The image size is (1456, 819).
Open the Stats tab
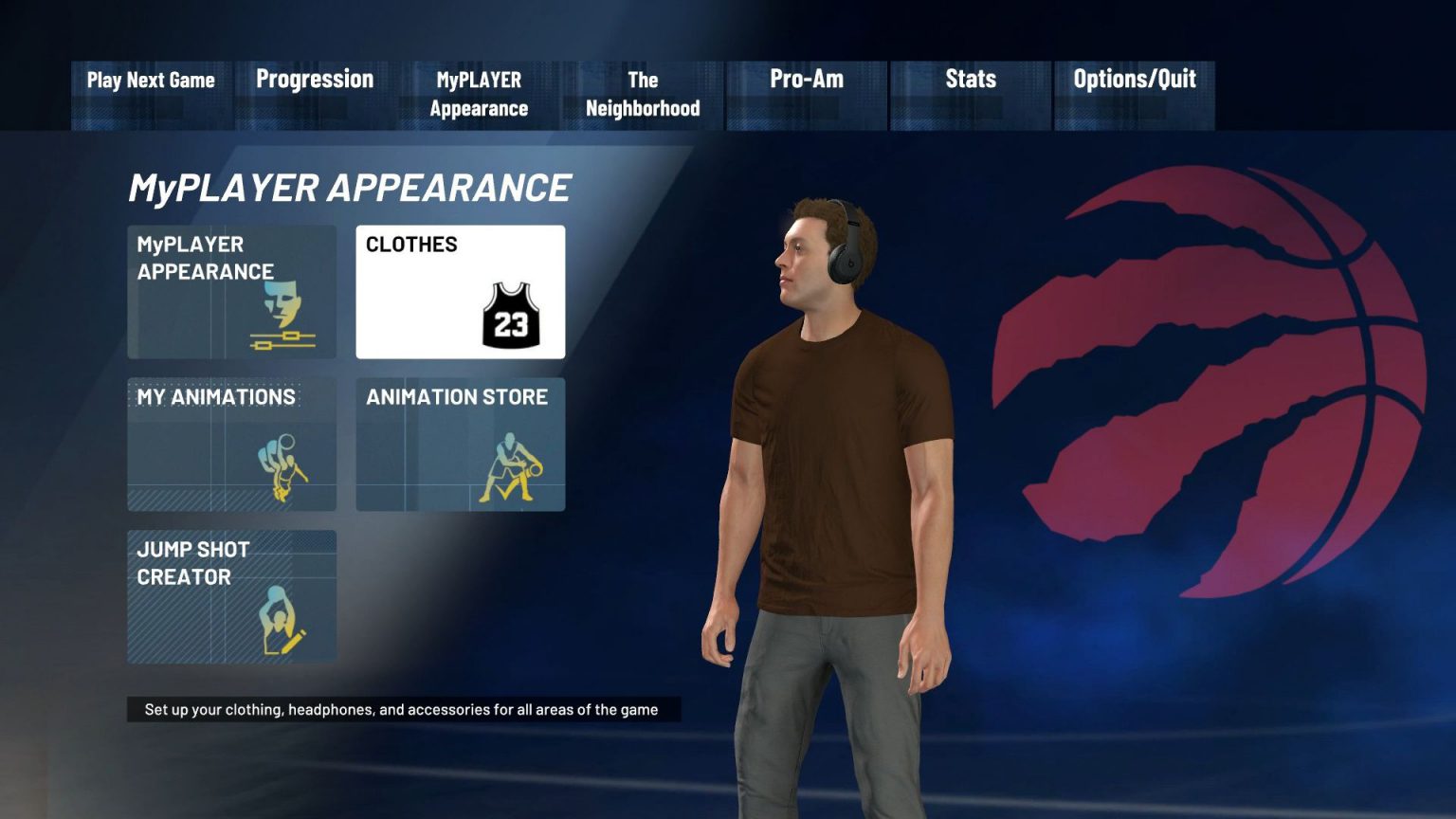coord(970,81)
